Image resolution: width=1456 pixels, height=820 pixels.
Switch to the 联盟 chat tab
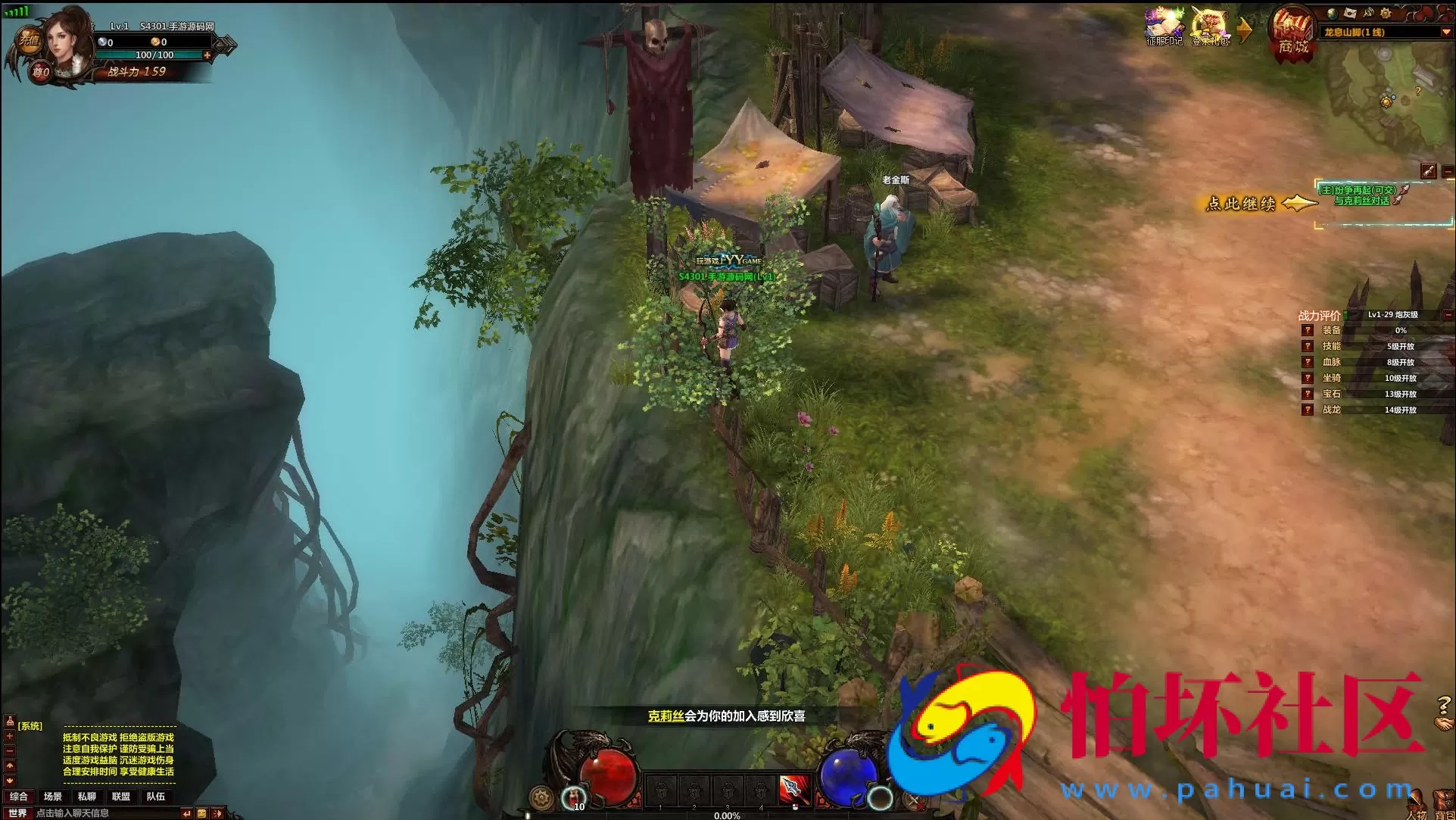(121, 797)
